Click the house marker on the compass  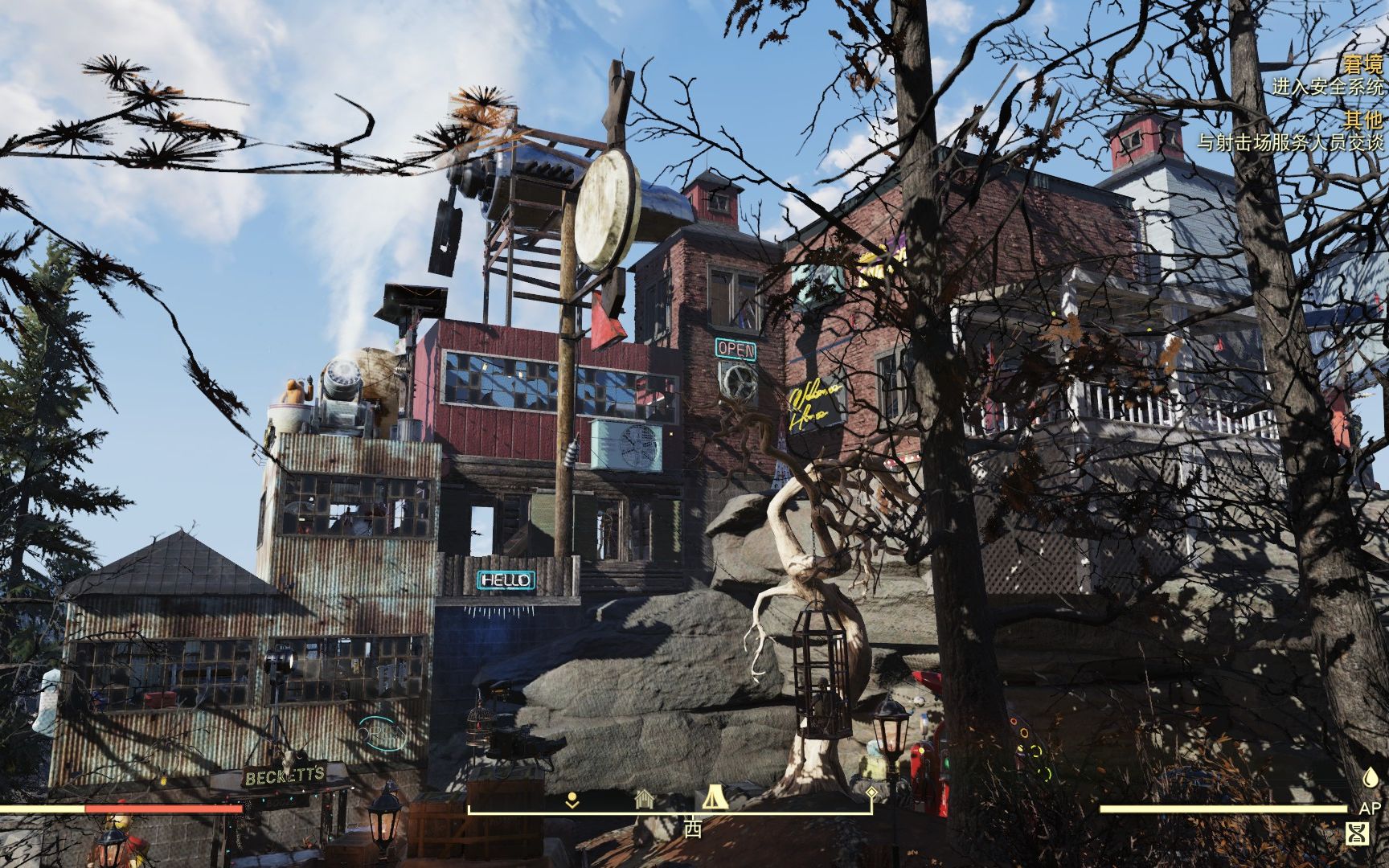pyautogui.click(x=642, y=799)
